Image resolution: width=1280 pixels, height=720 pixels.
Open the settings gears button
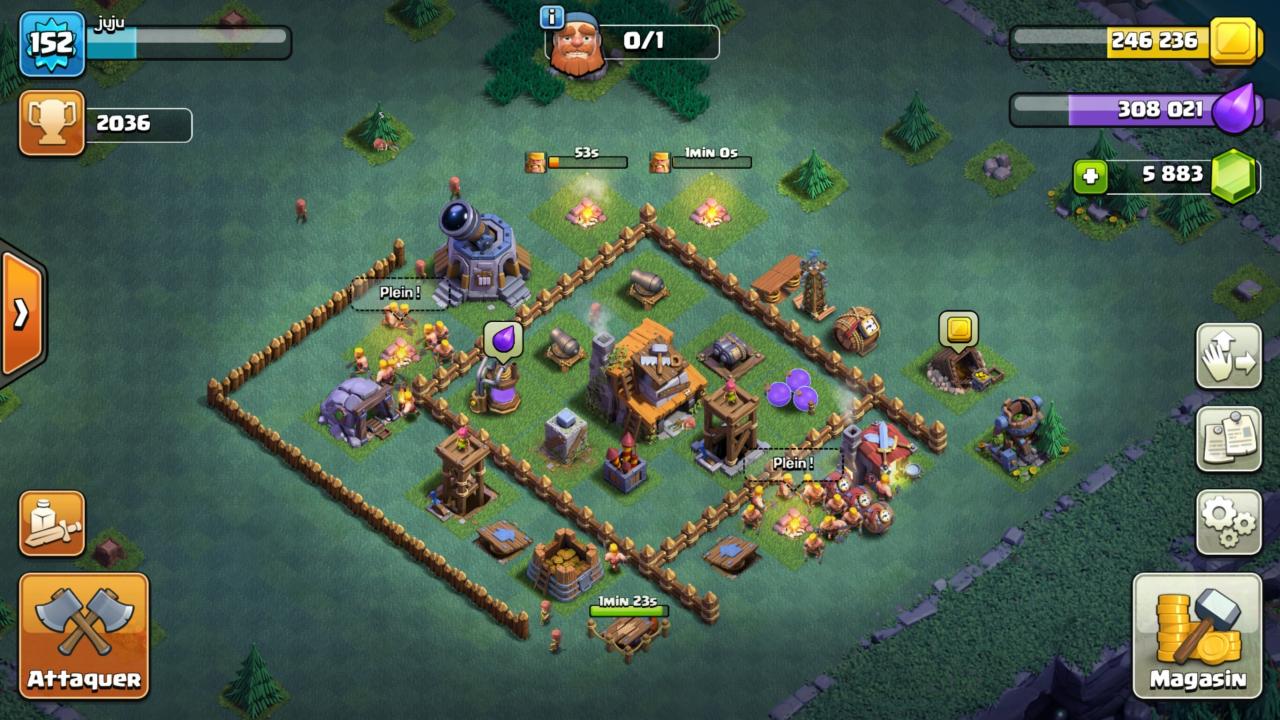pos(1228,521)
